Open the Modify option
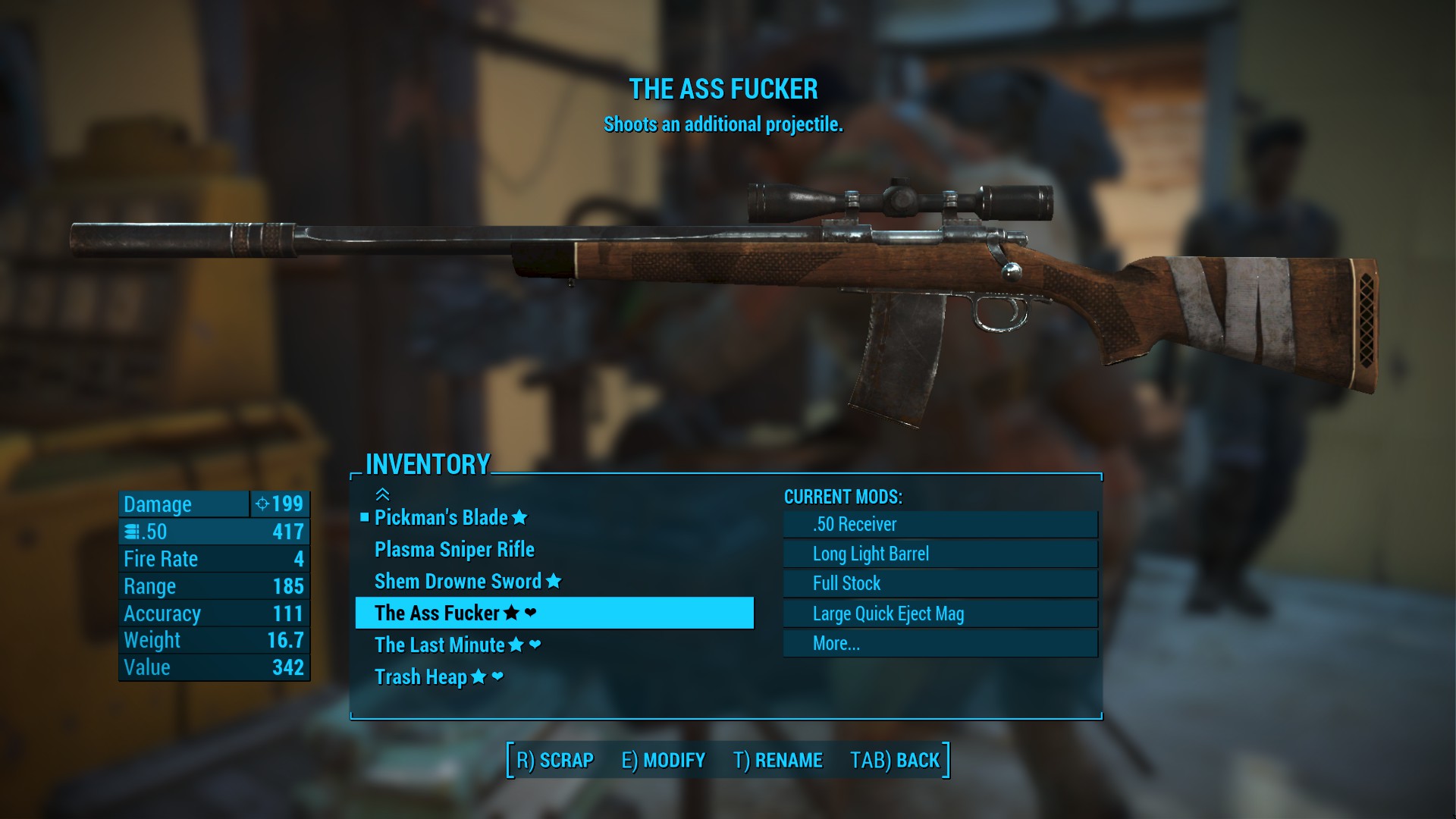Image resolution: width=1456 pixels, height=819 pixels. (664, 760)
